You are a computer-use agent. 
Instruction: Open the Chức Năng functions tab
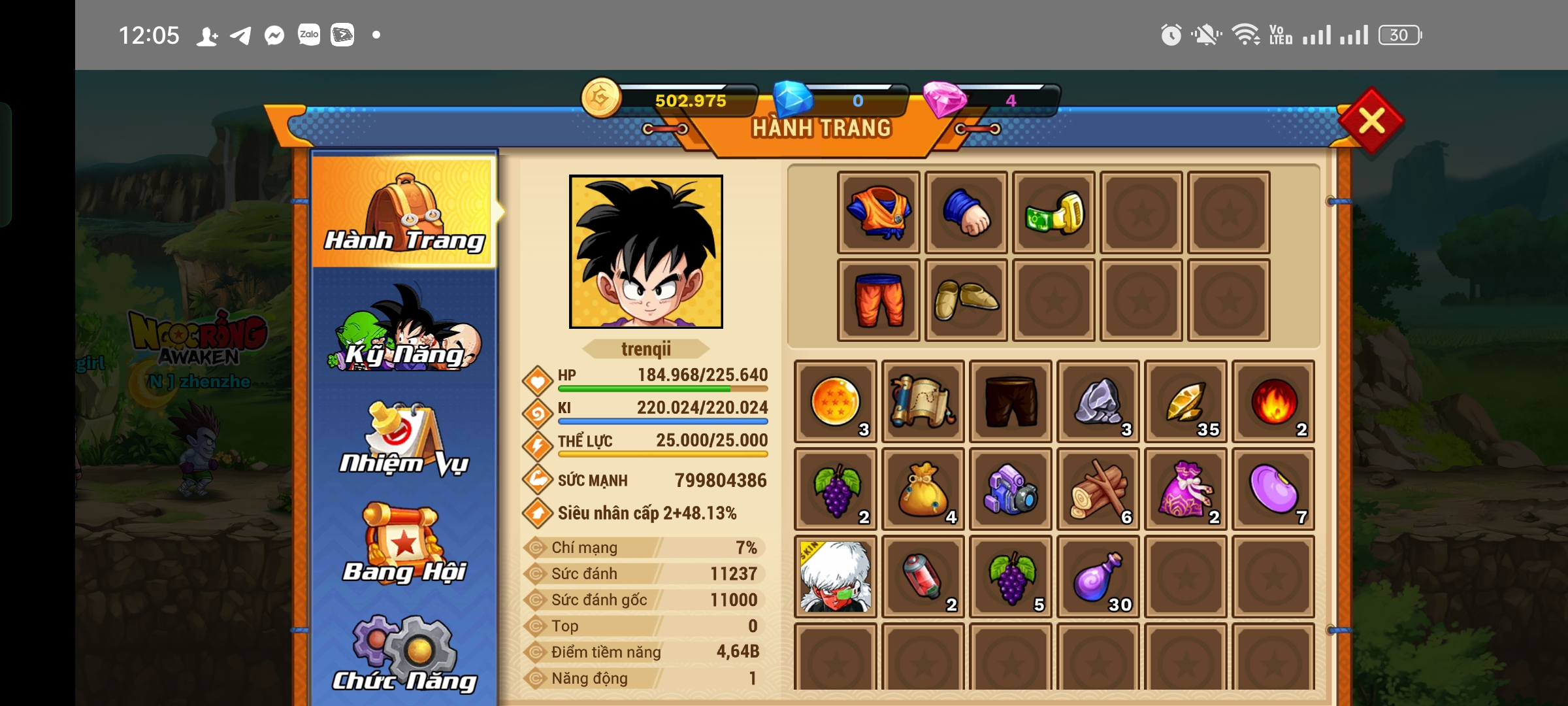coord(404,654)
